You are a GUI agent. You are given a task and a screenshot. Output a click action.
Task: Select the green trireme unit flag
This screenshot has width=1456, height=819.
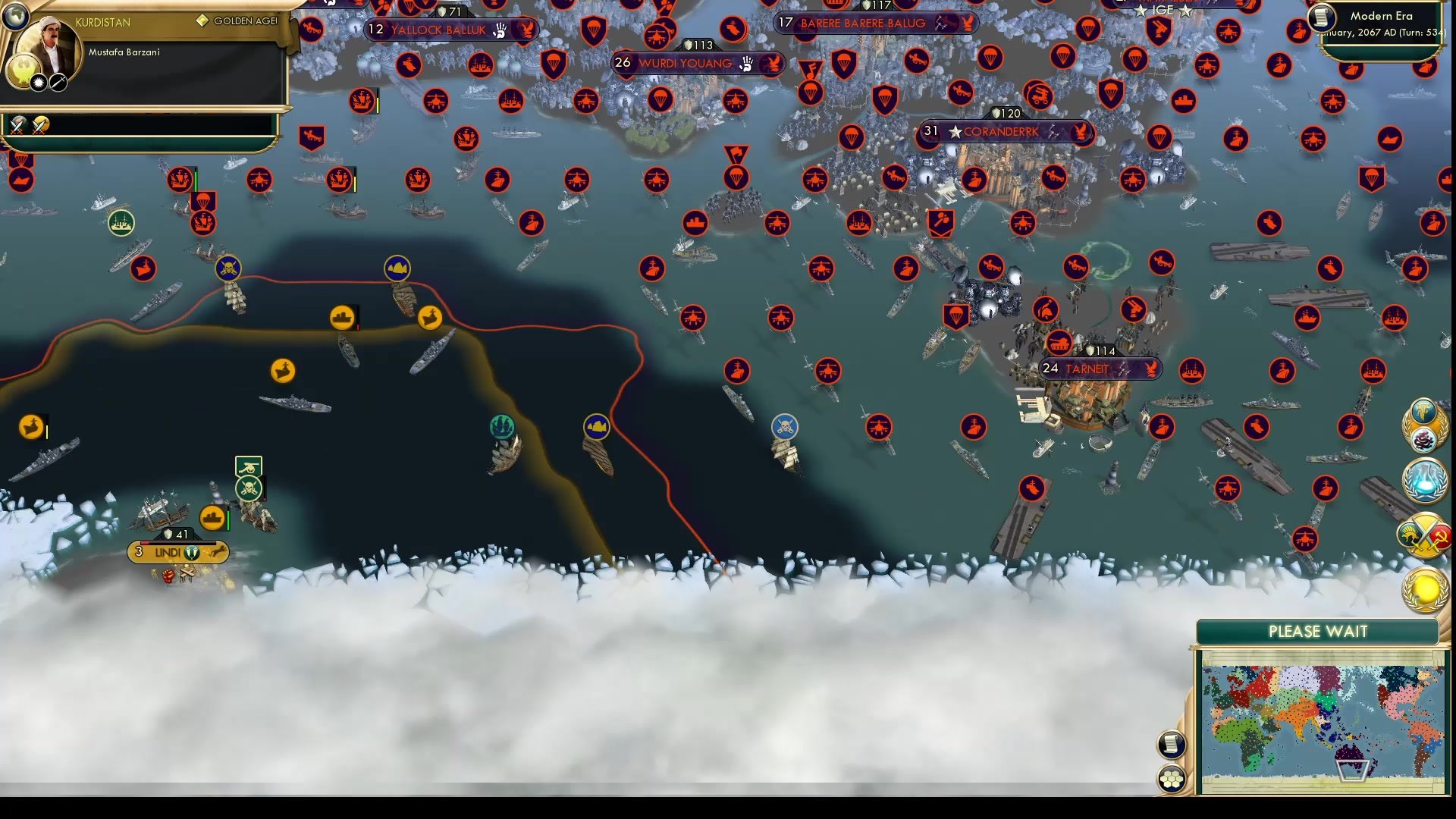pyautogui.click(x=502, y=425)
